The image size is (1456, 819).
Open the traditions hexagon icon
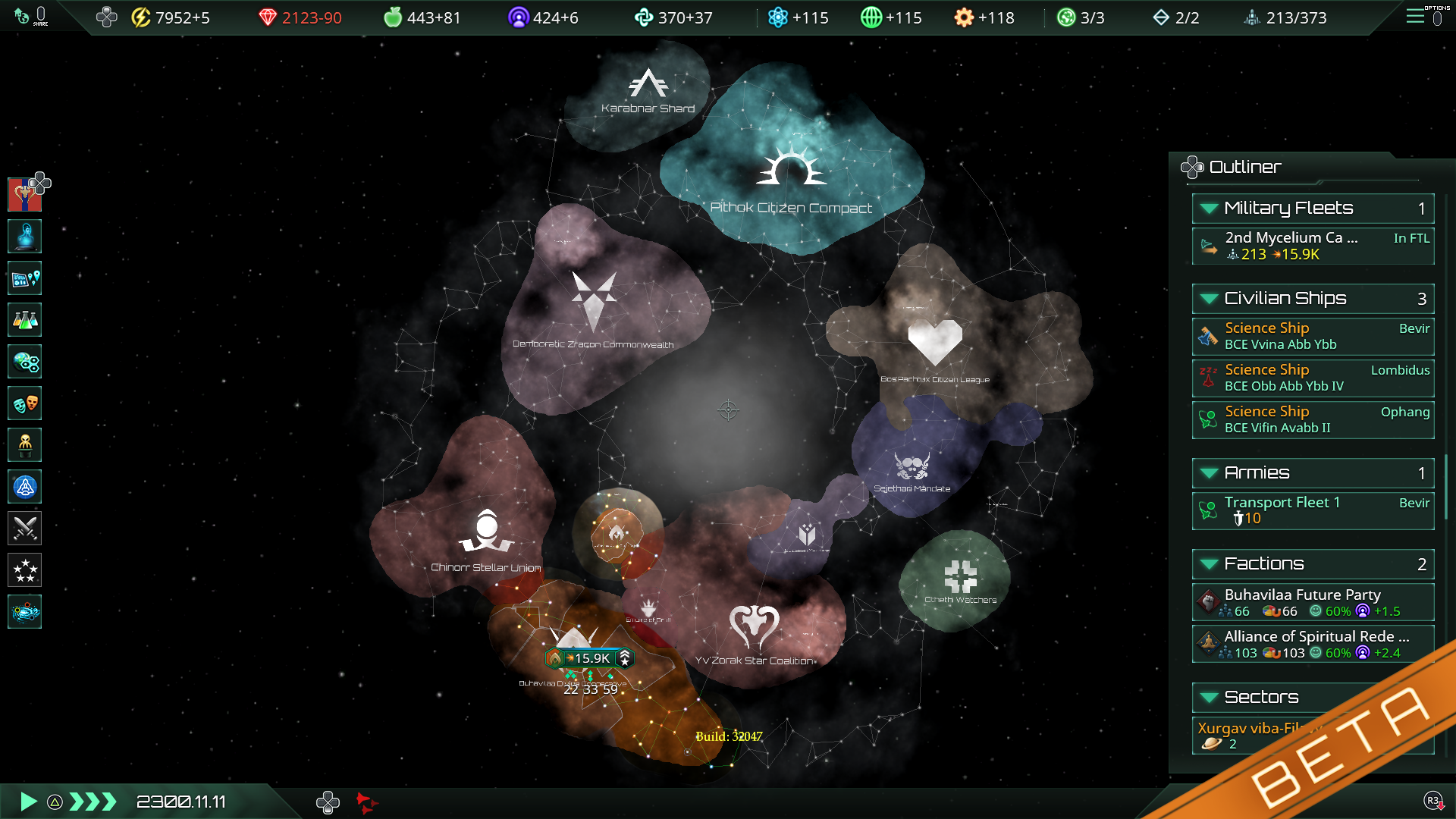[25, 362]
